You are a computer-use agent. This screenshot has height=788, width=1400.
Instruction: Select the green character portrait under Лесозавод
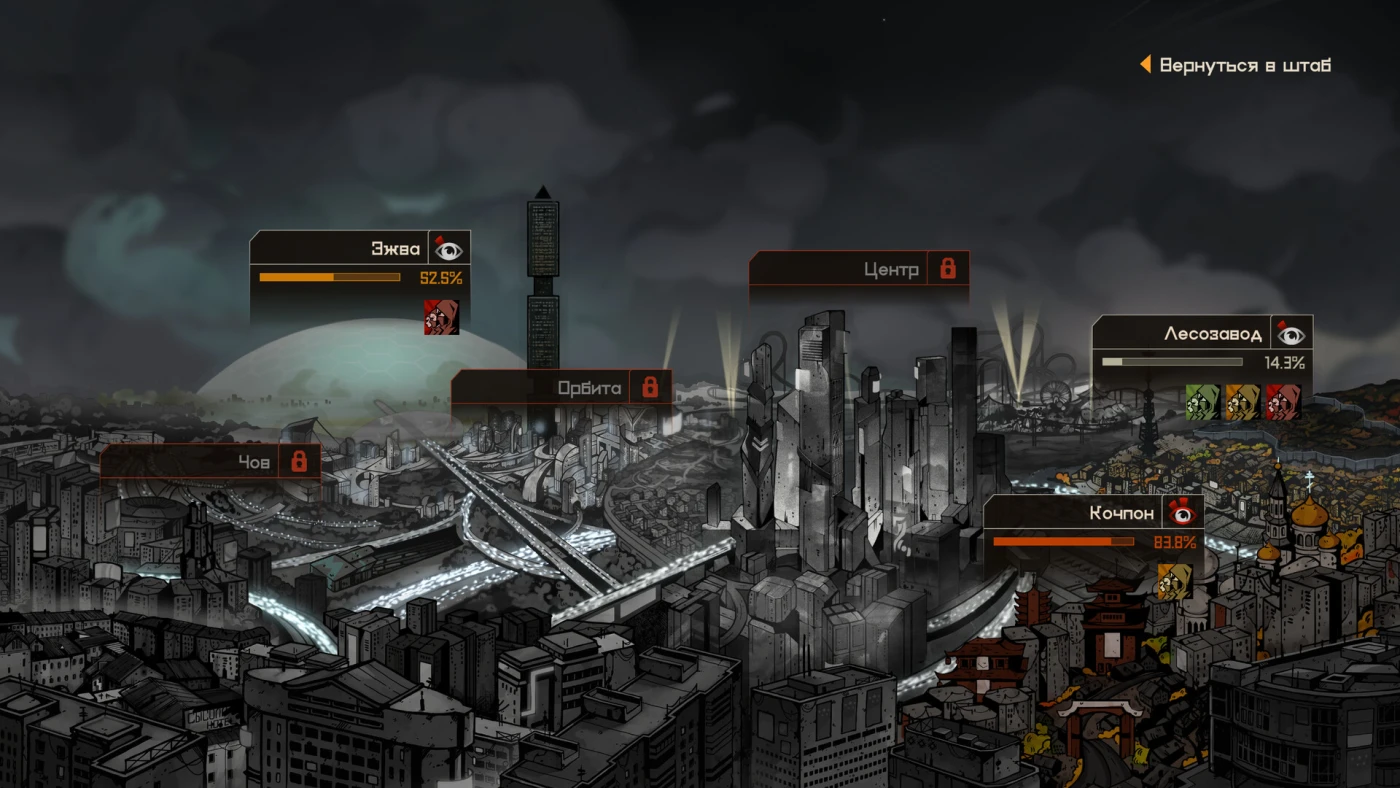click(x=1203, y=402)
